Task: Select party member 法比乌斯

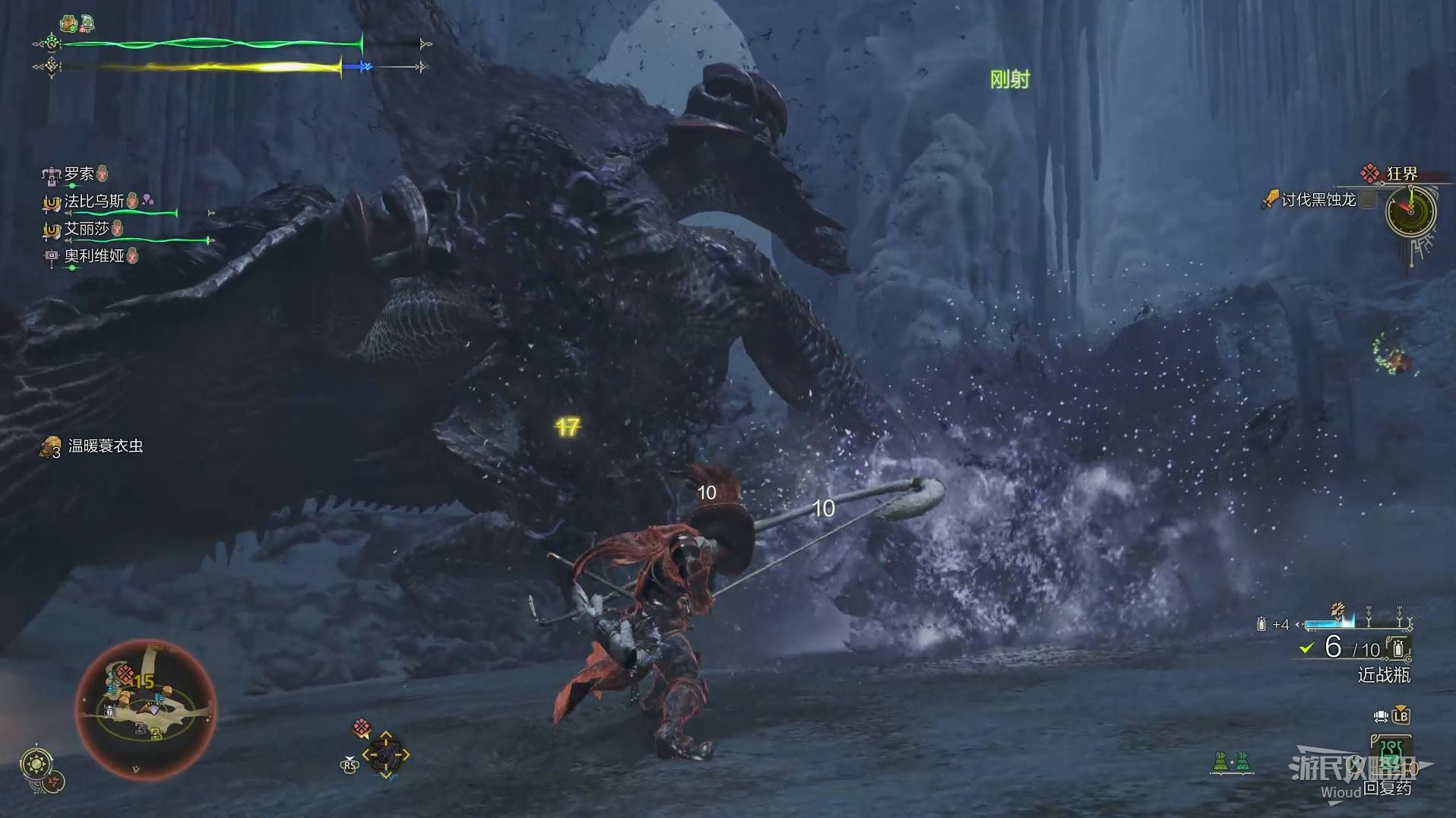Action: click(x=93, y=201)
